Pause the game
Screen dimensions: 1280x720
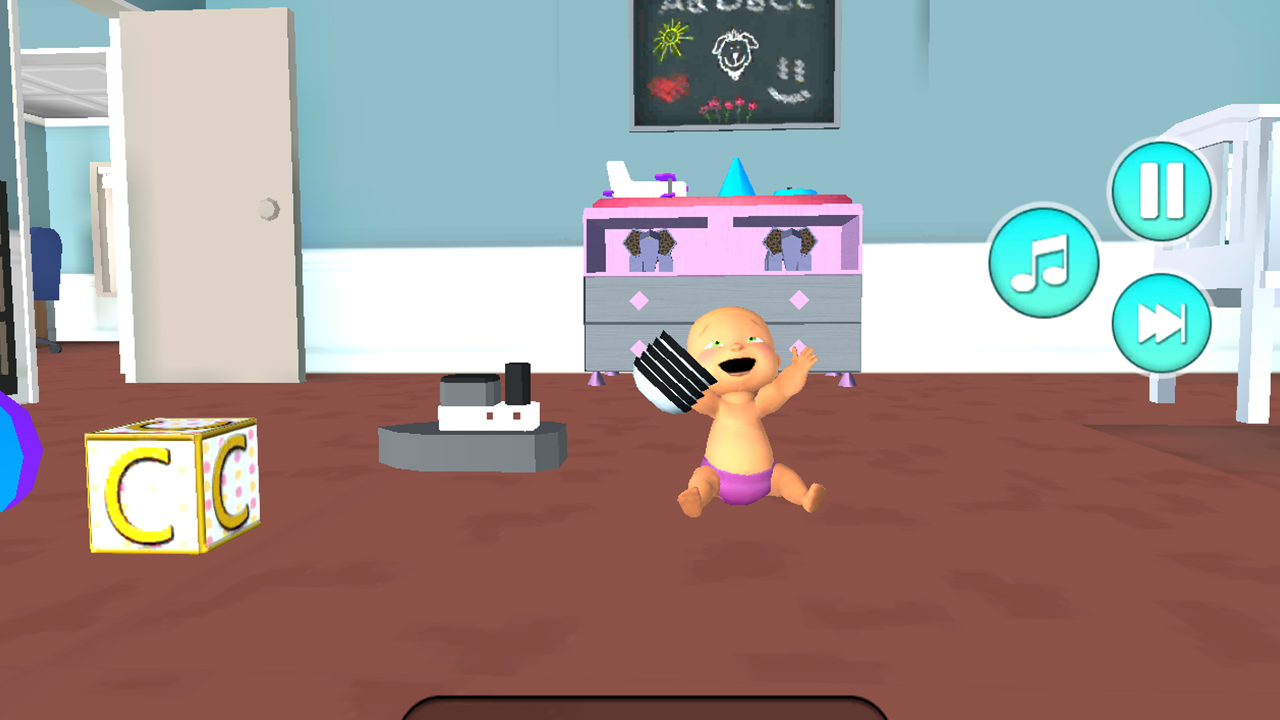[x=1159, y=190]
